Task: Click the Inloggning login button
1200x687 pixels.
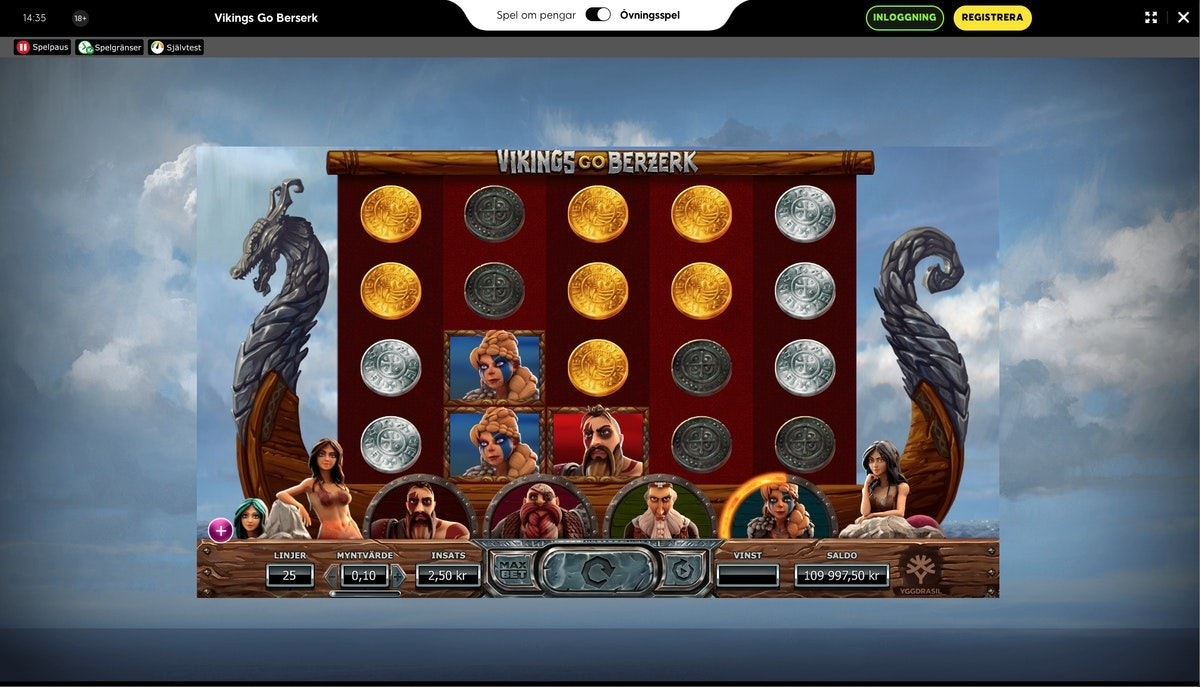Action: coord(904,17)
